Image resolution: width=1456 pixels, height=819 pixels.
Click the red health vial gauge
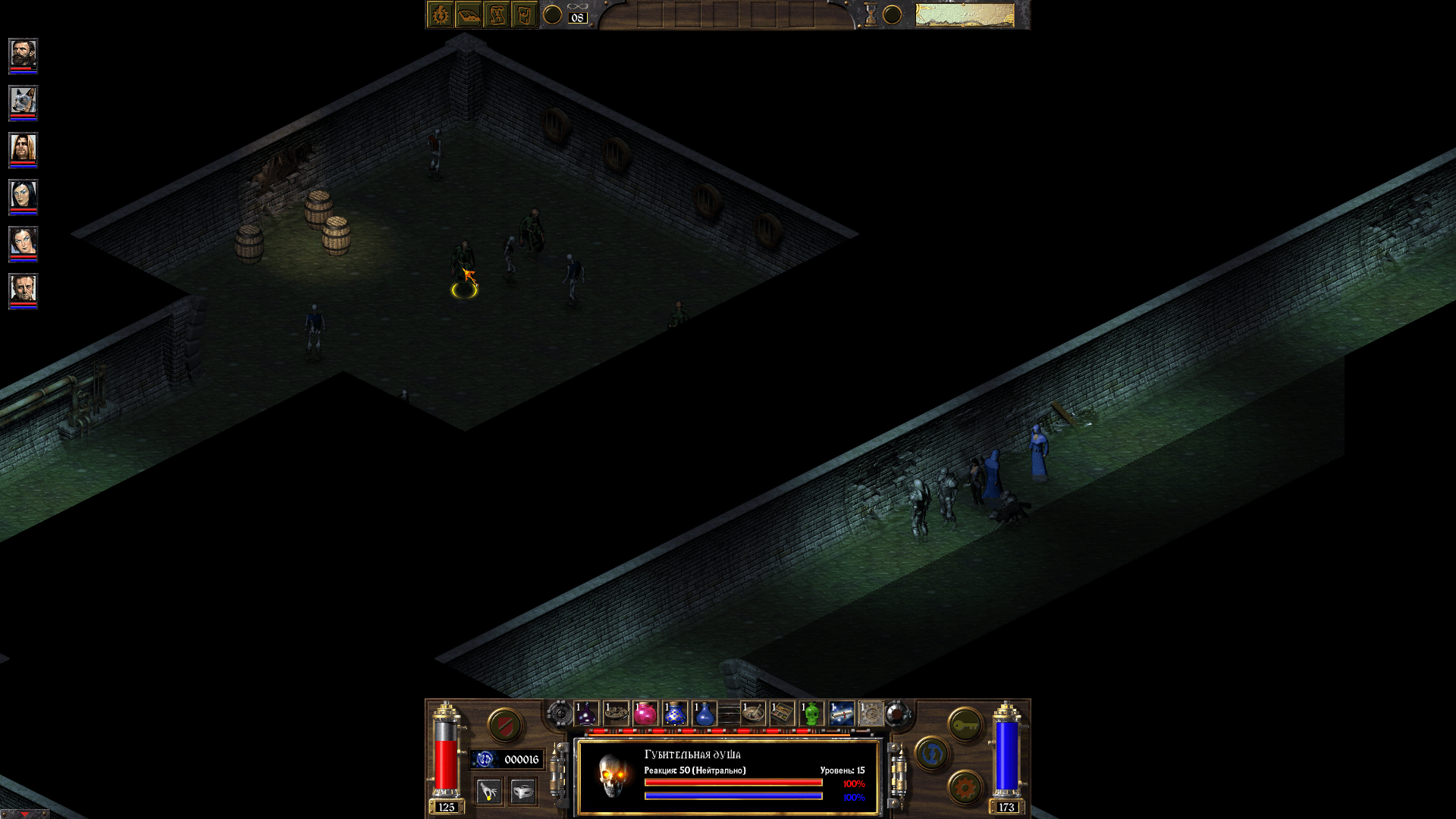tap(444, 759)
